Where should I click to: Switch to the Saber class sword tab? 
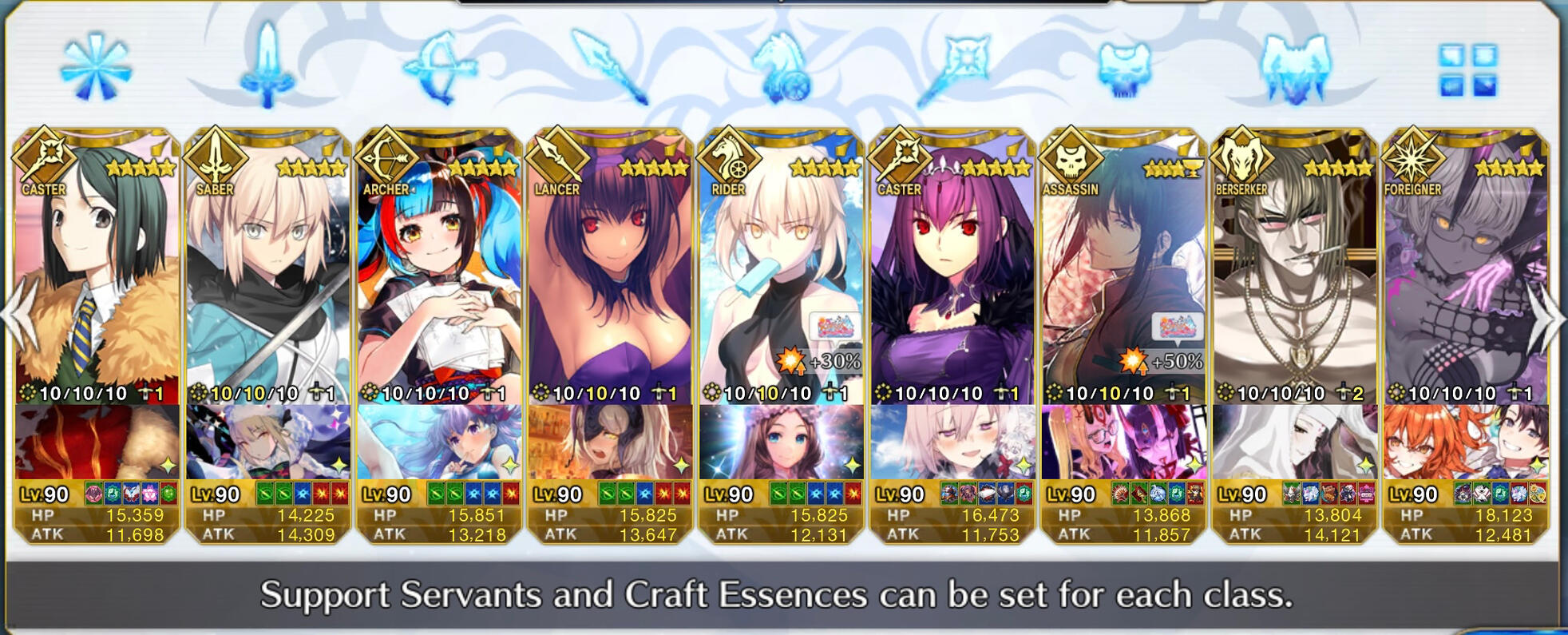coord(267,68)
